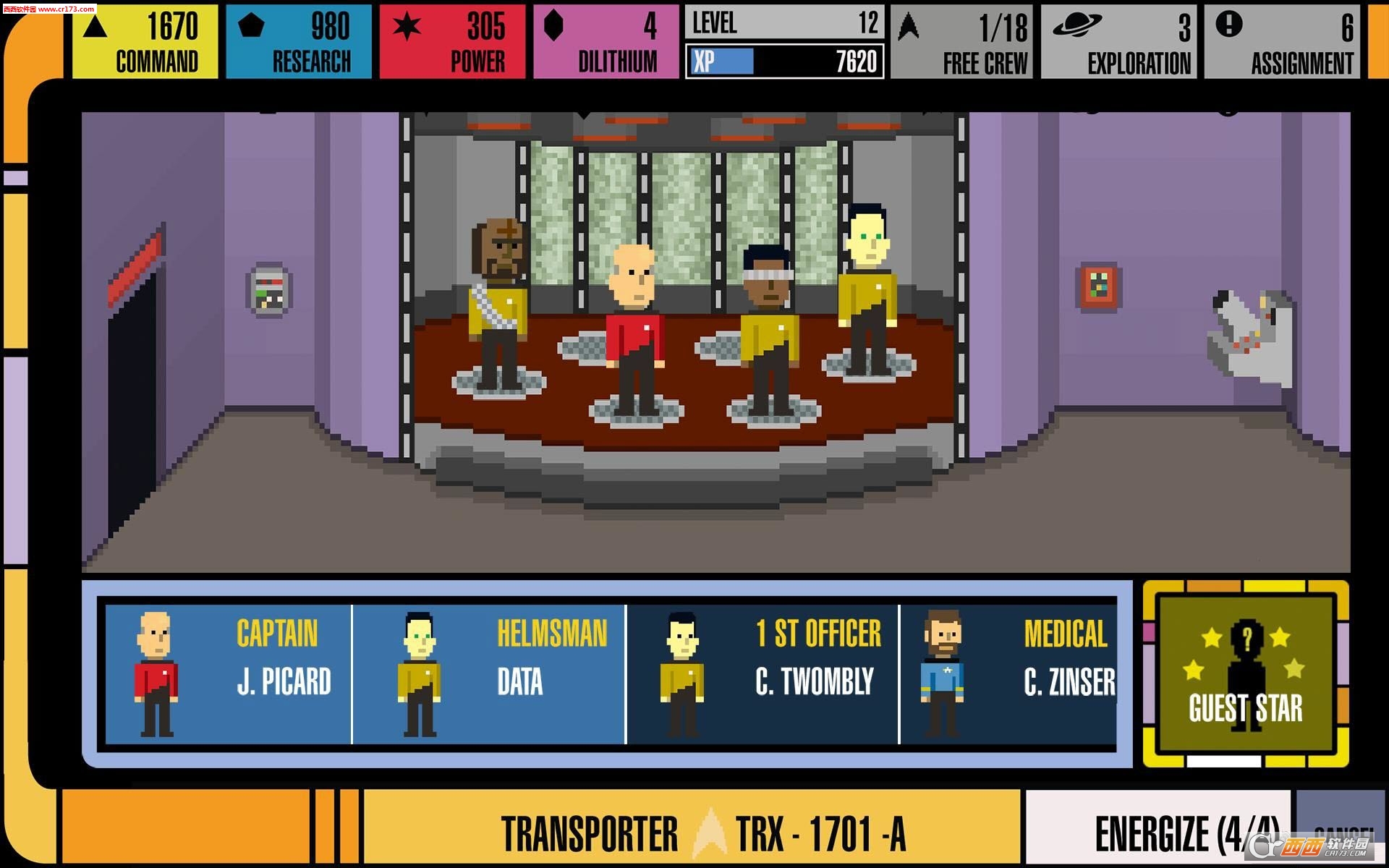1389x868 pixels.
Task: Show the Assignment list
Action: [1282, 42]
